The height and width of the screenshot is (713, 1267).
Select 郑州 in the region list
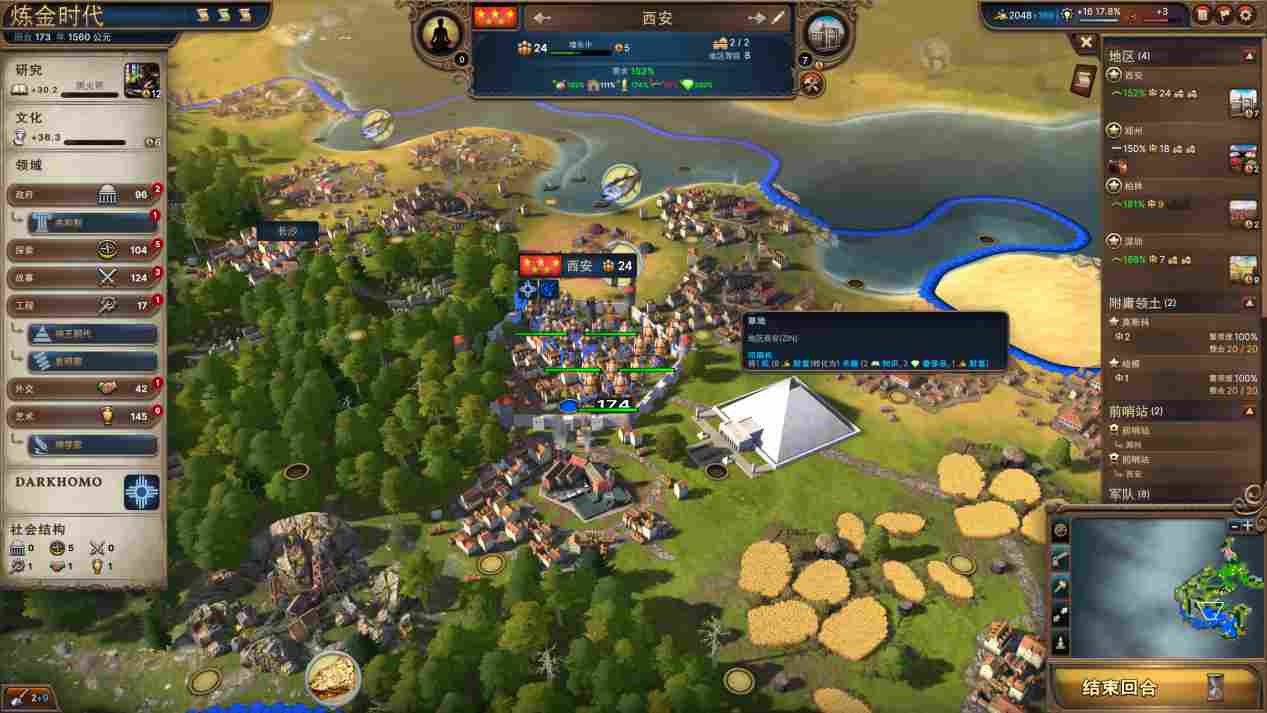tap(1133, 130)
